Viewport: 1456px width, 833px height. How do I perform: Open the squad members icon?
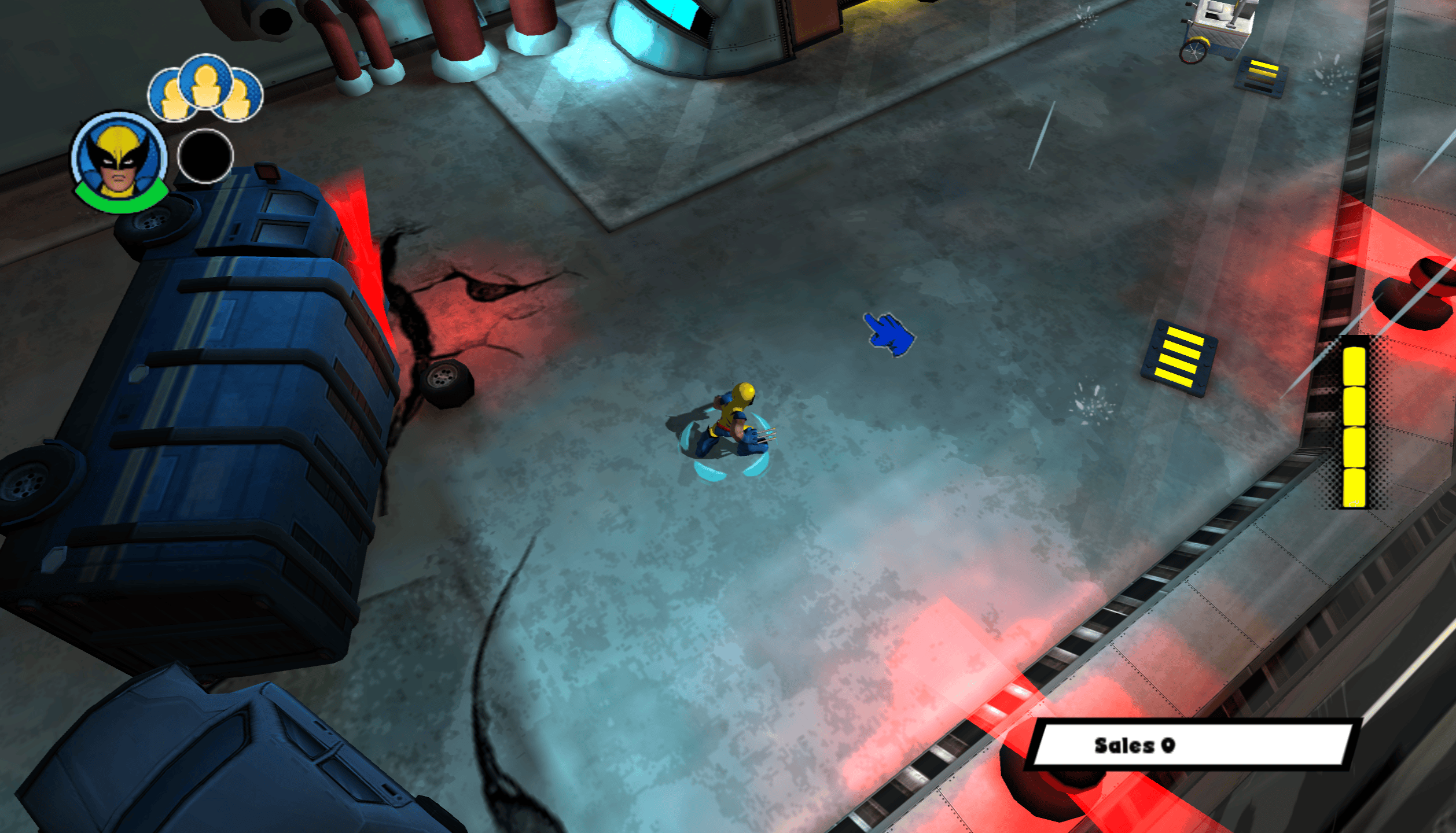205,89
